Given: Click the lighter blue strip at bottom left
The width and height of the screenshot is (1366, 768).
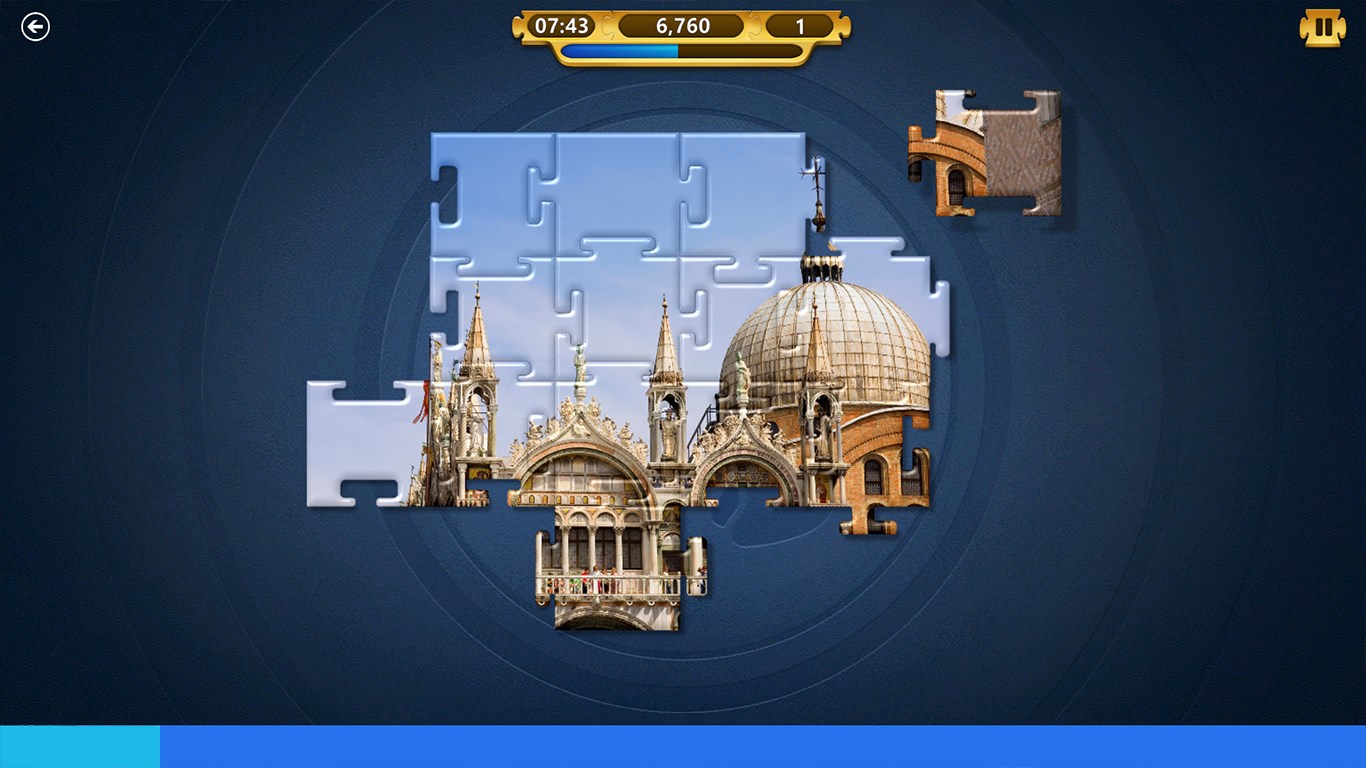Looking at the screenshot, I should pos(78,745).
